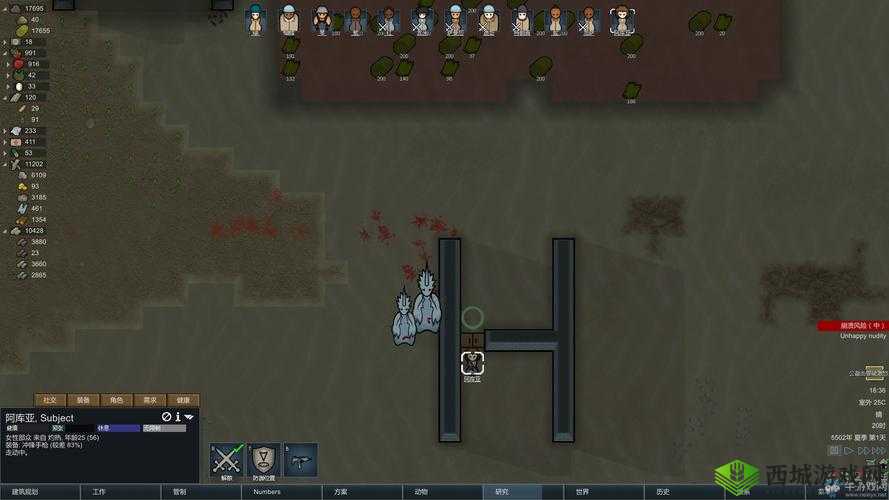Open the 工作 (Work) tab

(x=99, y=492)
